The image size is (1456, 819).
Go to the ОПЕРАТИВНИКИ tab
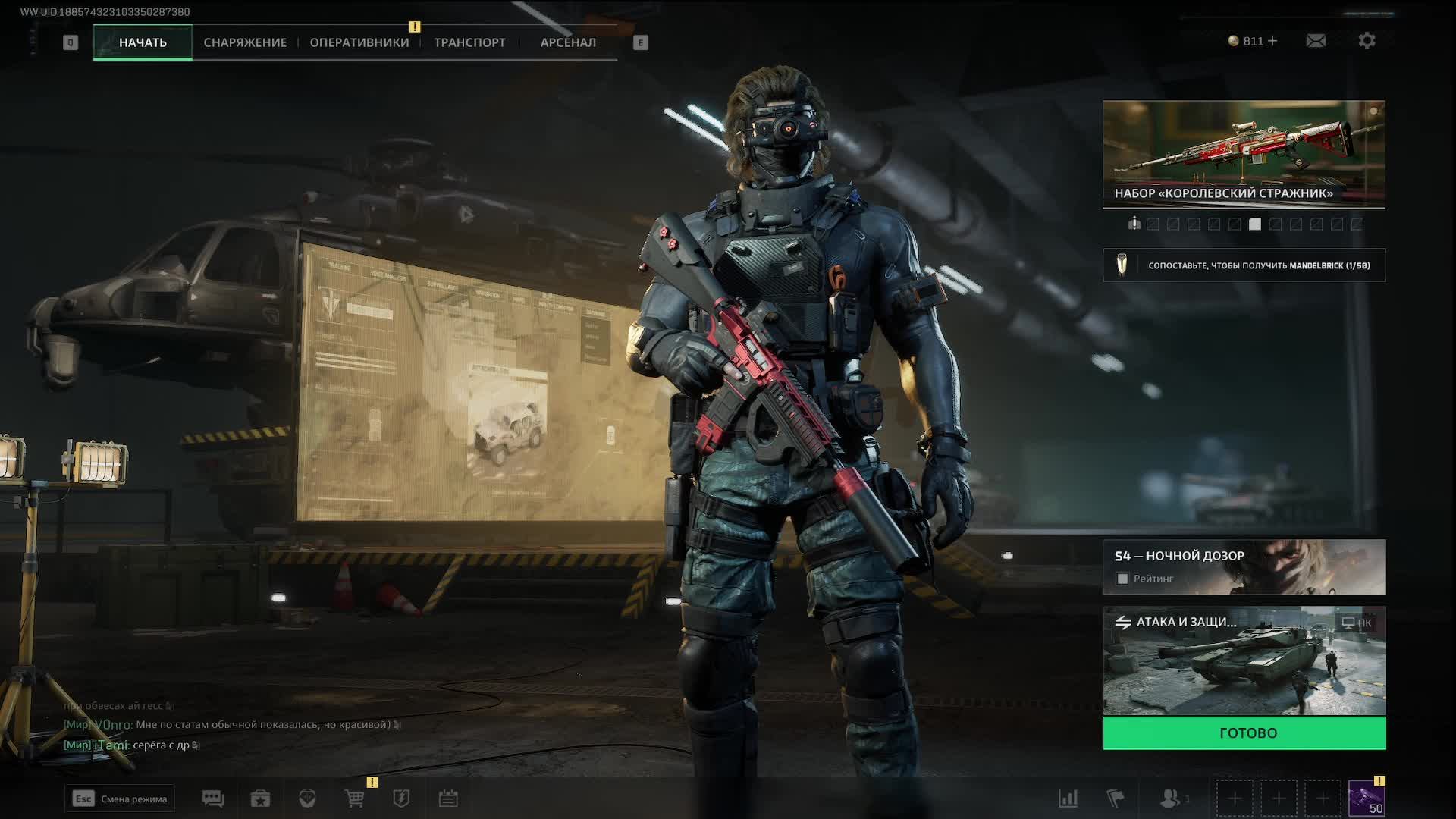(359, 42)
